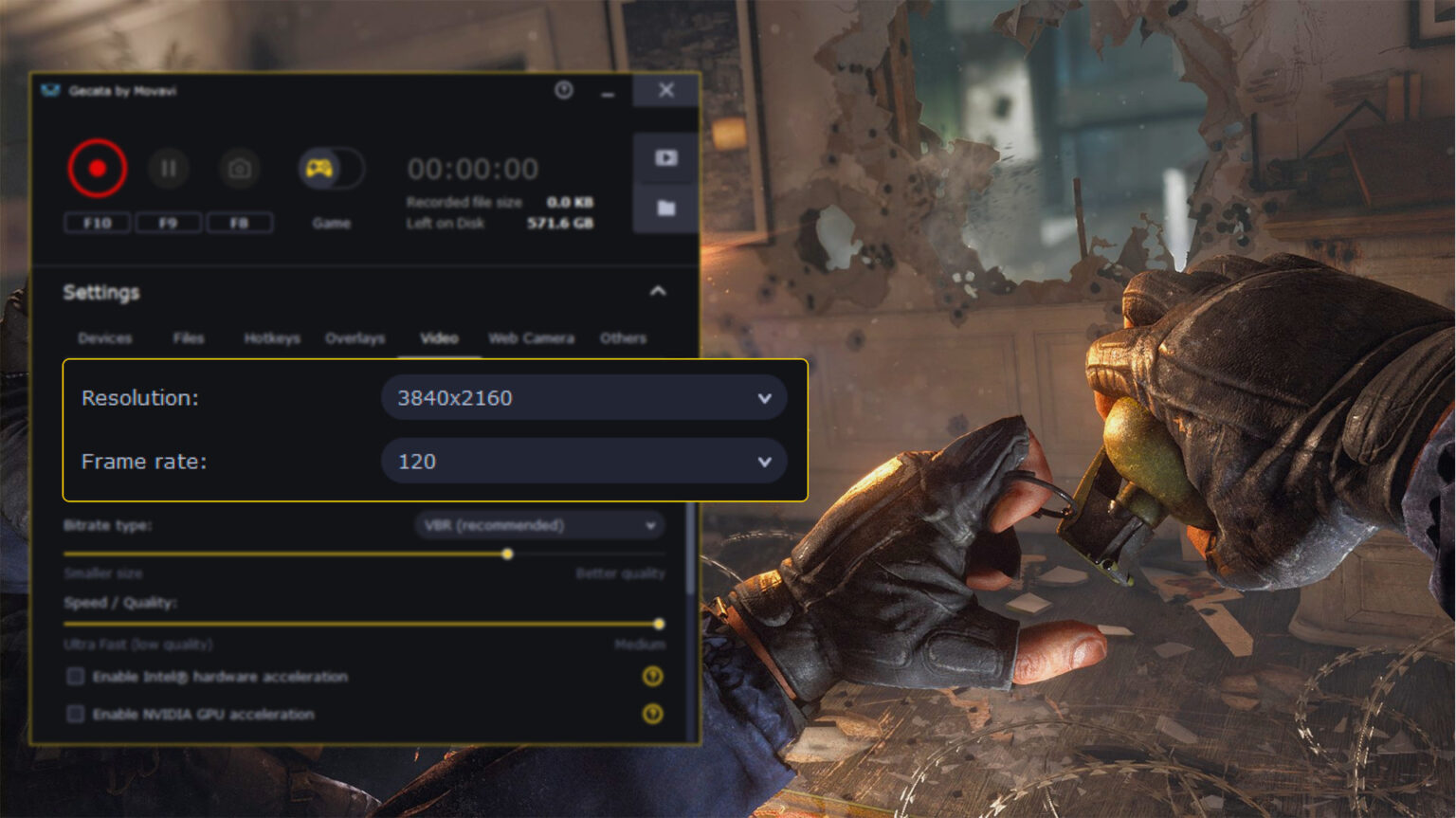
Task: Enable Intel hardware acceleration
Action: point(75,677)
